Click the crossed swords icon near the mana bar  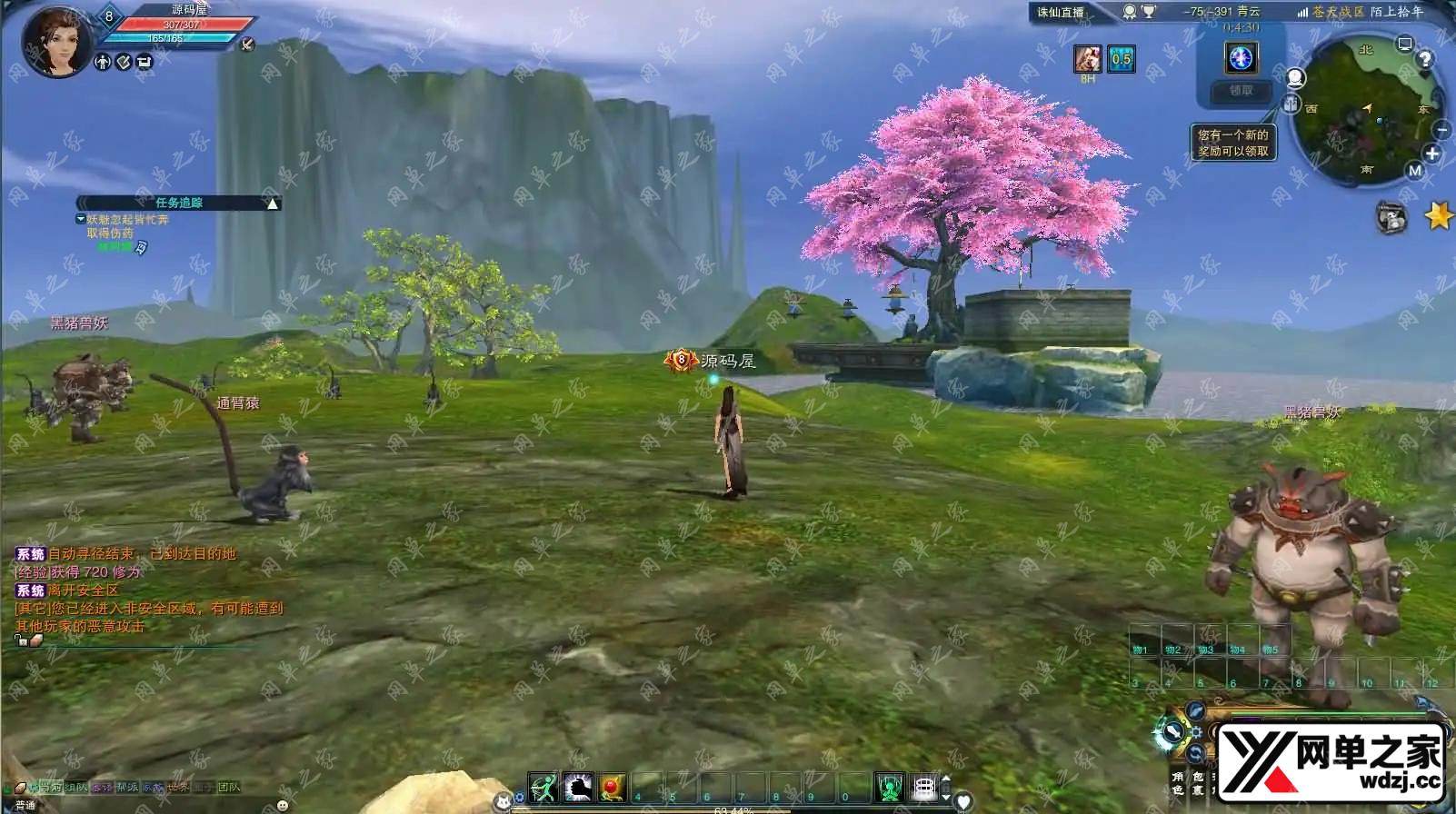[x=247, y=44]
